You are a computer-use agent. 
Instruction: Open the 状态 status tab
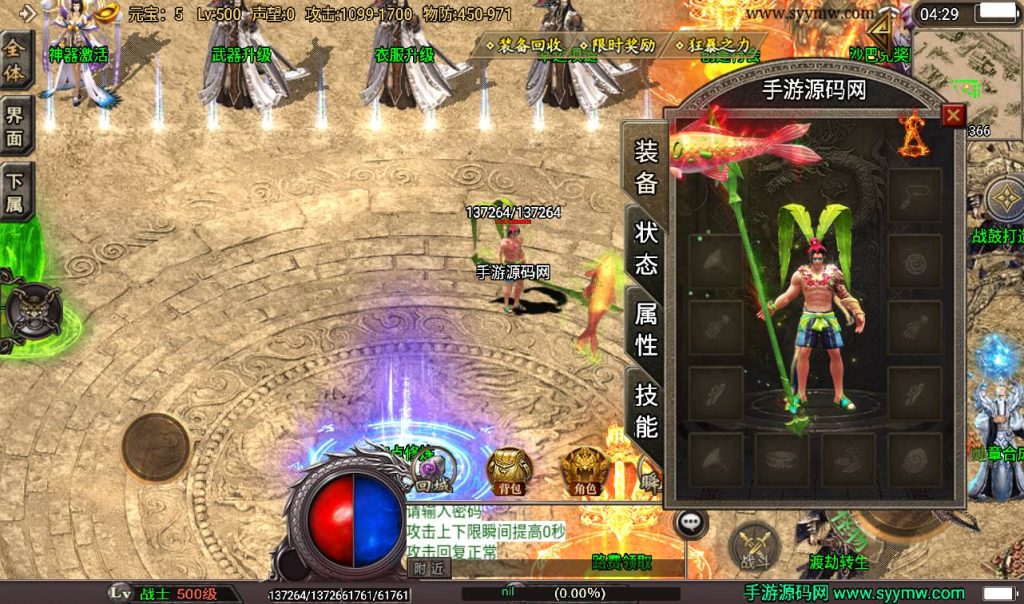[x=646, y=247]
